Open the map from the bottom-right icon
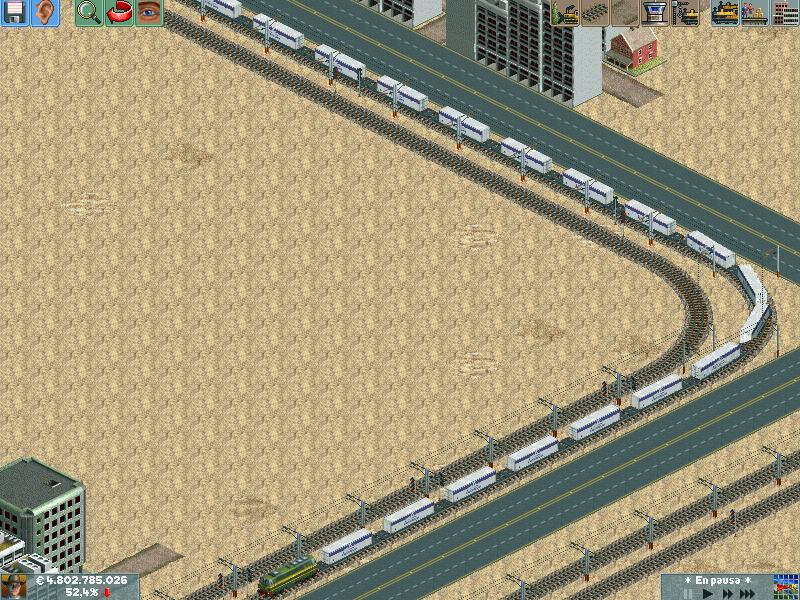This screenshot has width=800, height=600. (784, 586)
